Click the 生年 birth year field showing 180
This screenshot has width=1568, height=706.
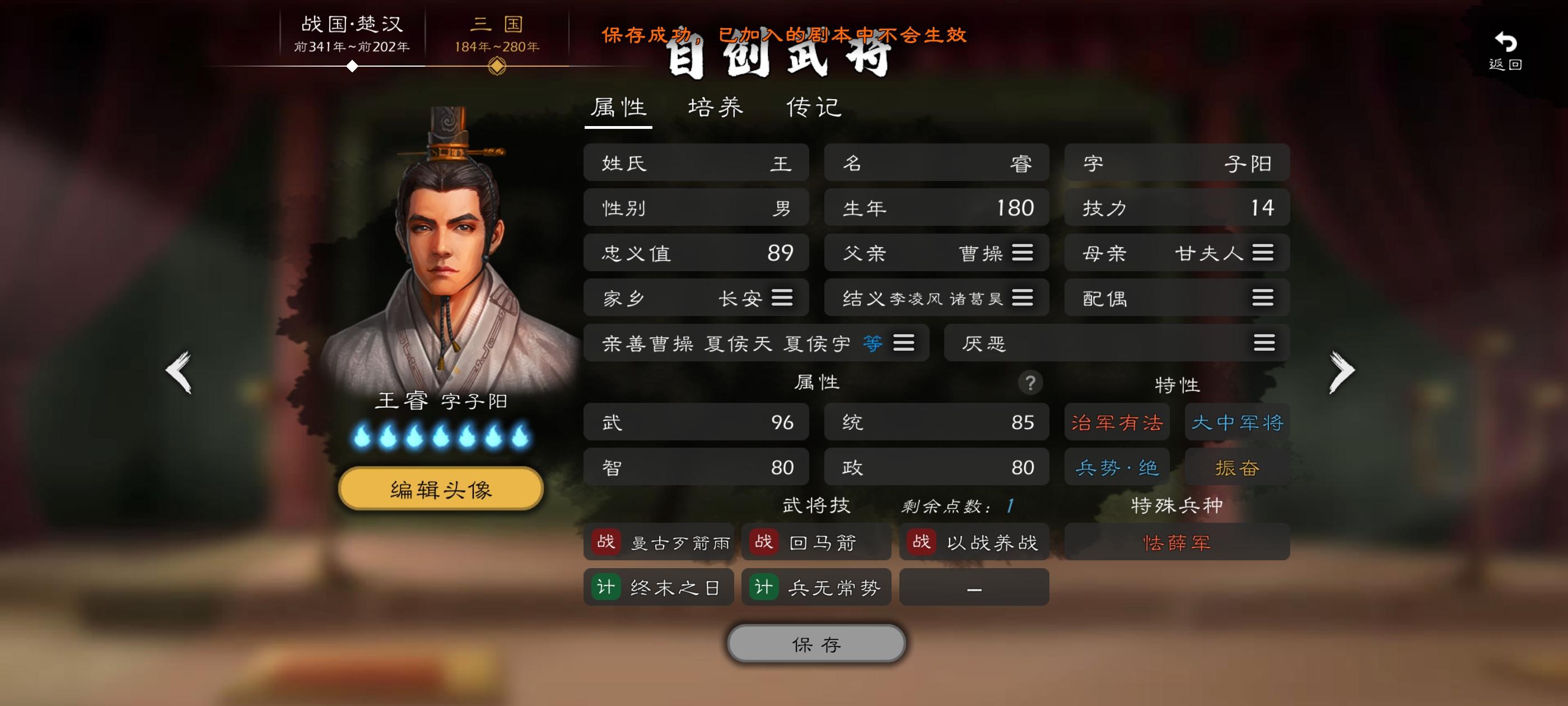click(x=936, y=207)
